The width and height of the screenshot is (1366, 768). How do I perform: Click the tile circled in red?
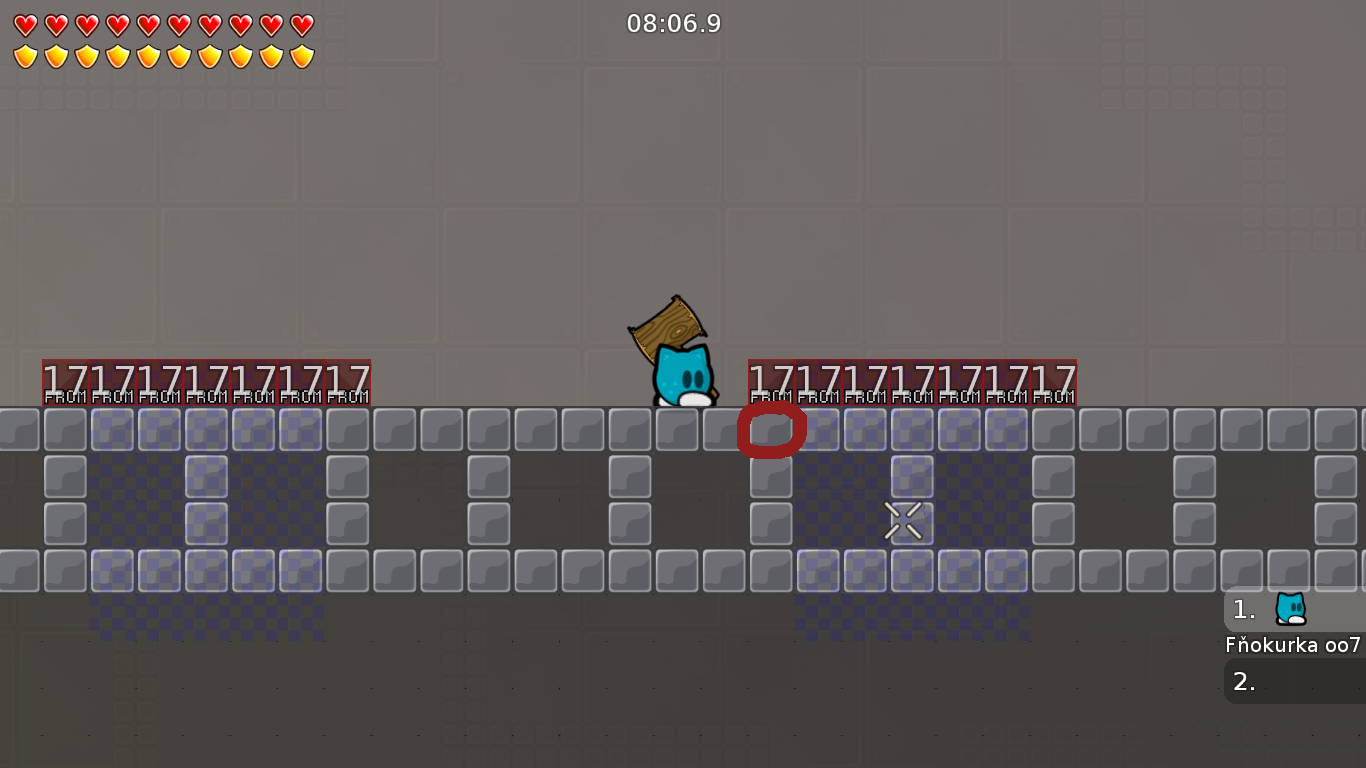(771, 430)
